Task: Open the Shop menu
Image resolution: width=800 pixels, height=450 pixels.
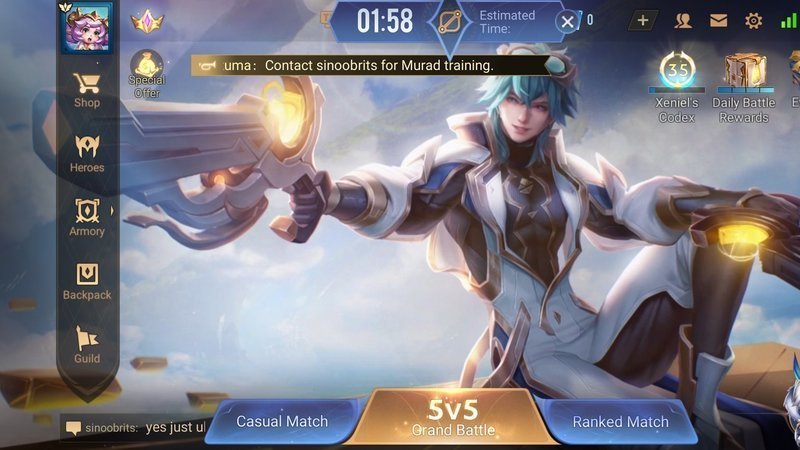Action: tap(87, 88)
